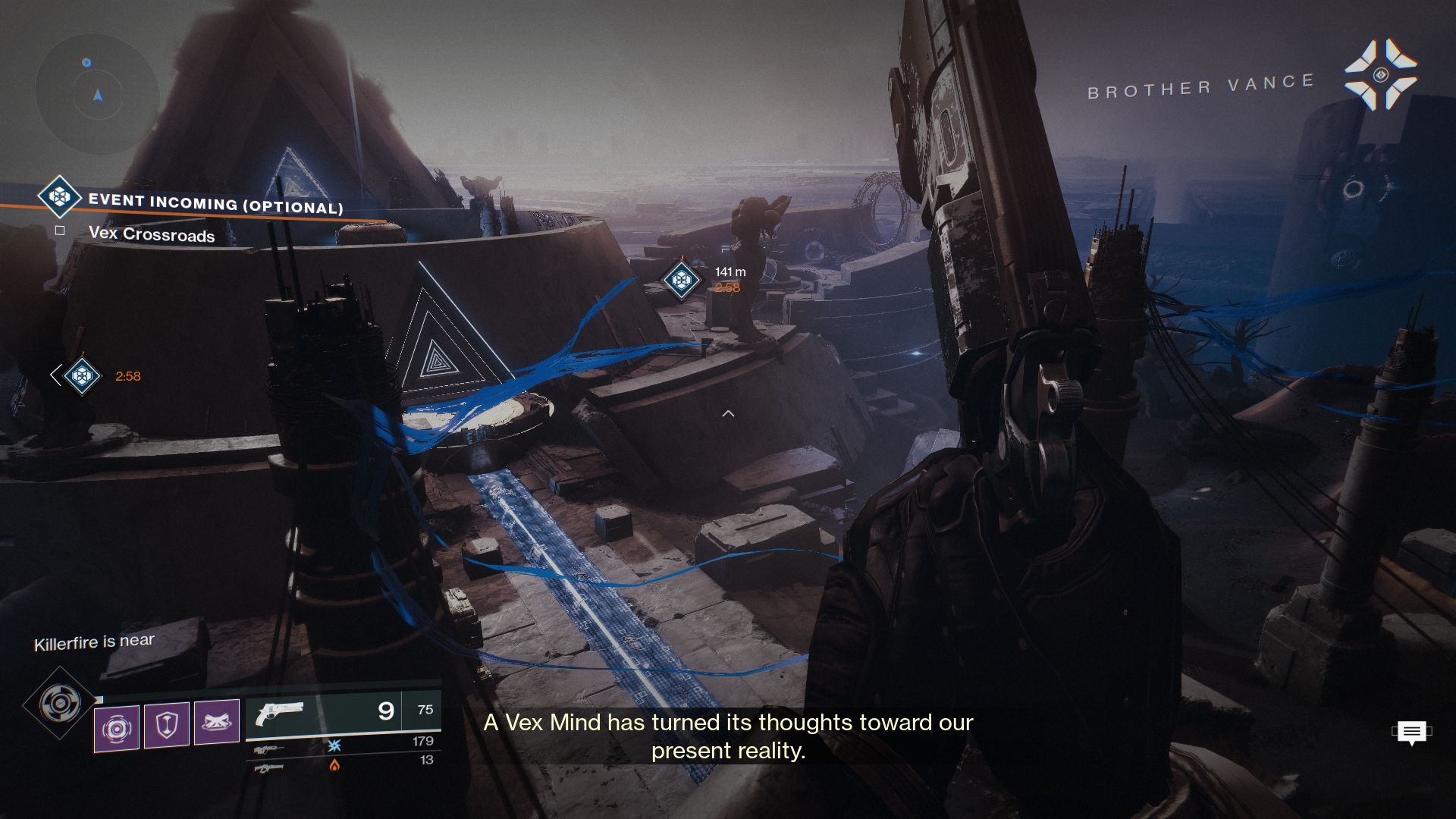Click the Ghost emblem beside Brother Vance
This screenshot has height=819, width=1456.
pyautogui.click(x=1380, y=75)
